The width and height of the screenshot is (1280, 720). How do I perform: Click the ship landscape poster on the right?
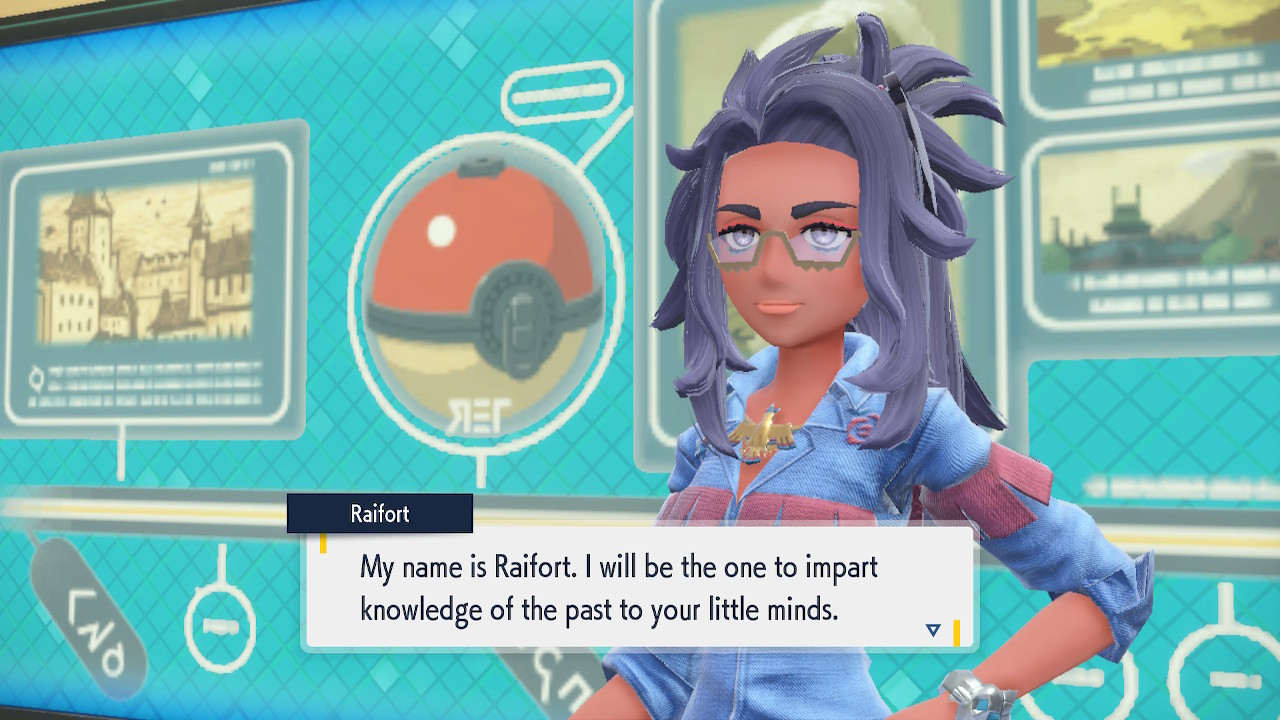[x=1150, y=210]
